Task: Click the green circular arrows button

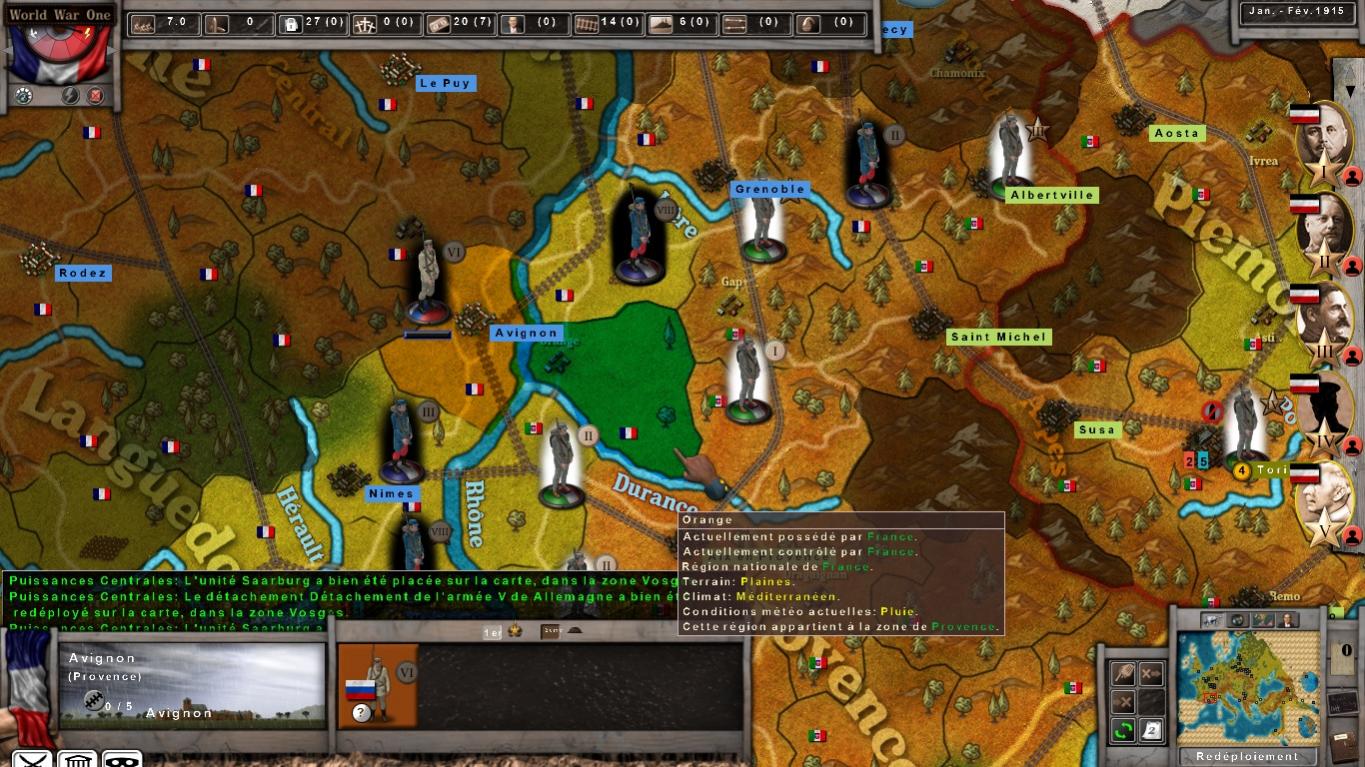Action: [x=1123, y=730]
